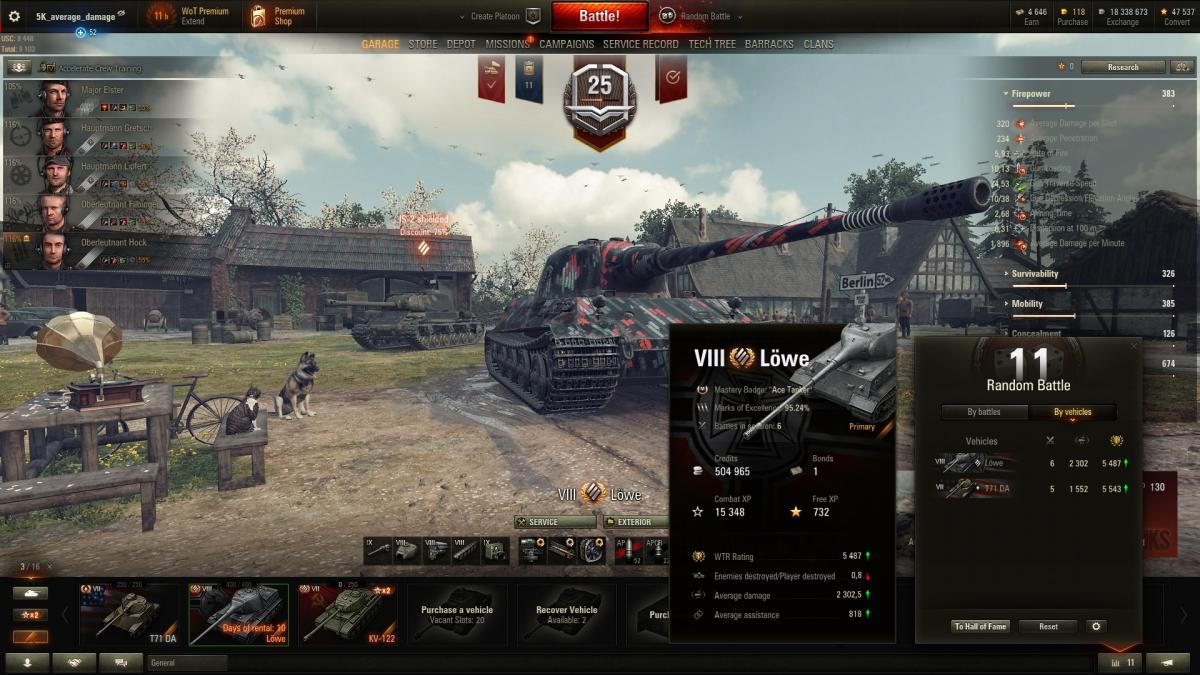1200x675 pixels.
Task: Open the Store menu
Action: (423, 44)
